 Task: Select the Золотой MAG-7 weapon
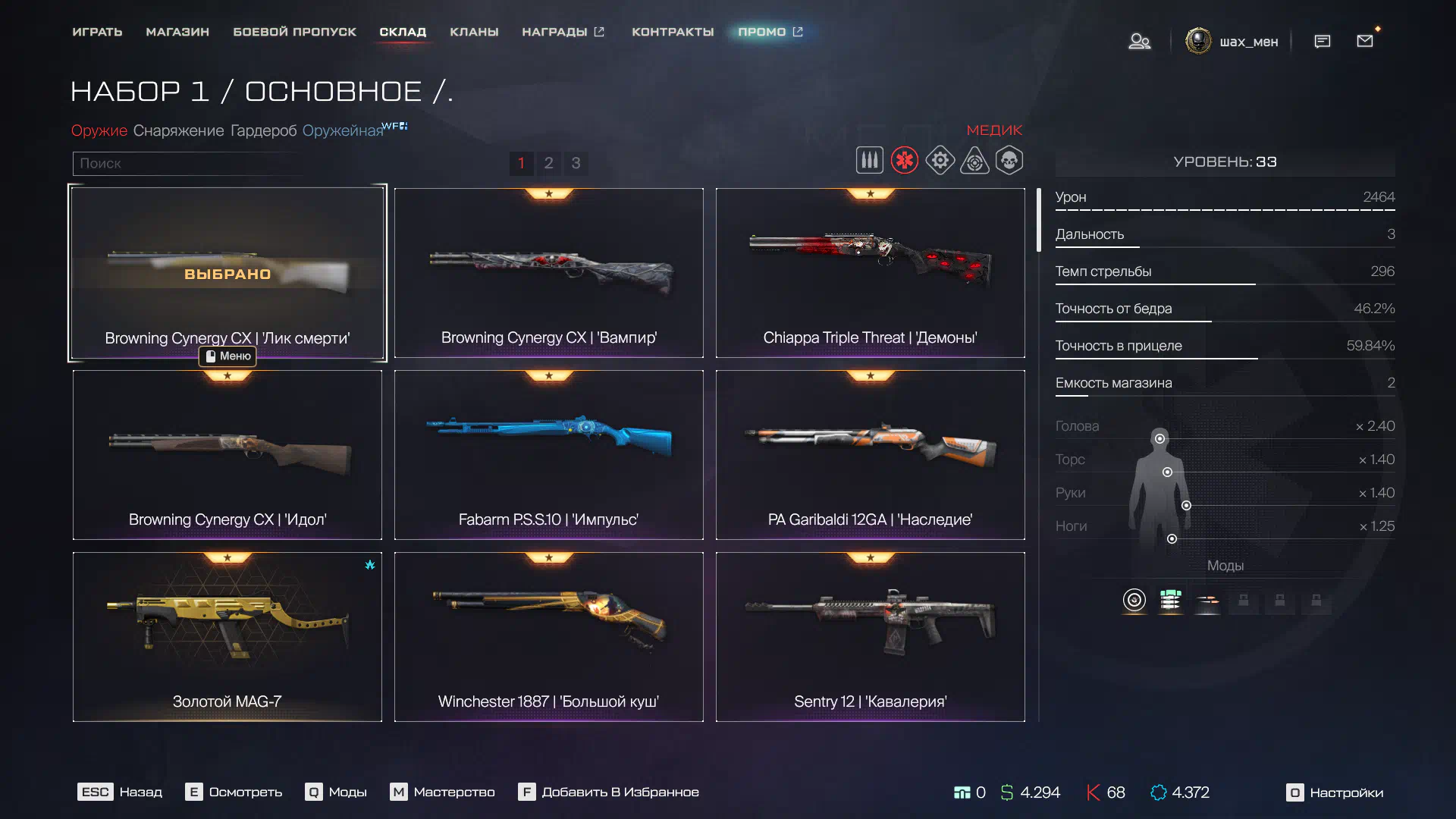(227, 637)
